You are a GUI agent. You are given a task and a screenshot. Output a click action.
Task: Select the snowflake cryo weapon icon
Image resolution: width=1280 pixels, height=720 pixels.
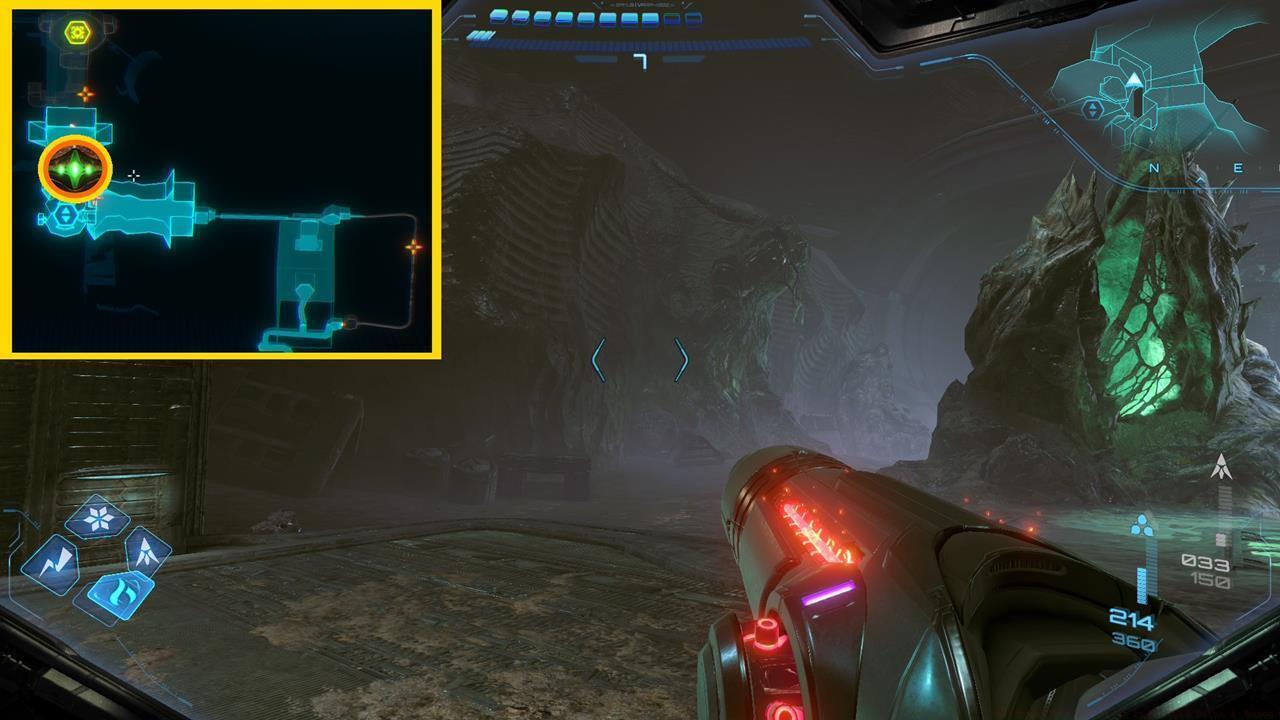pos(98,517)
